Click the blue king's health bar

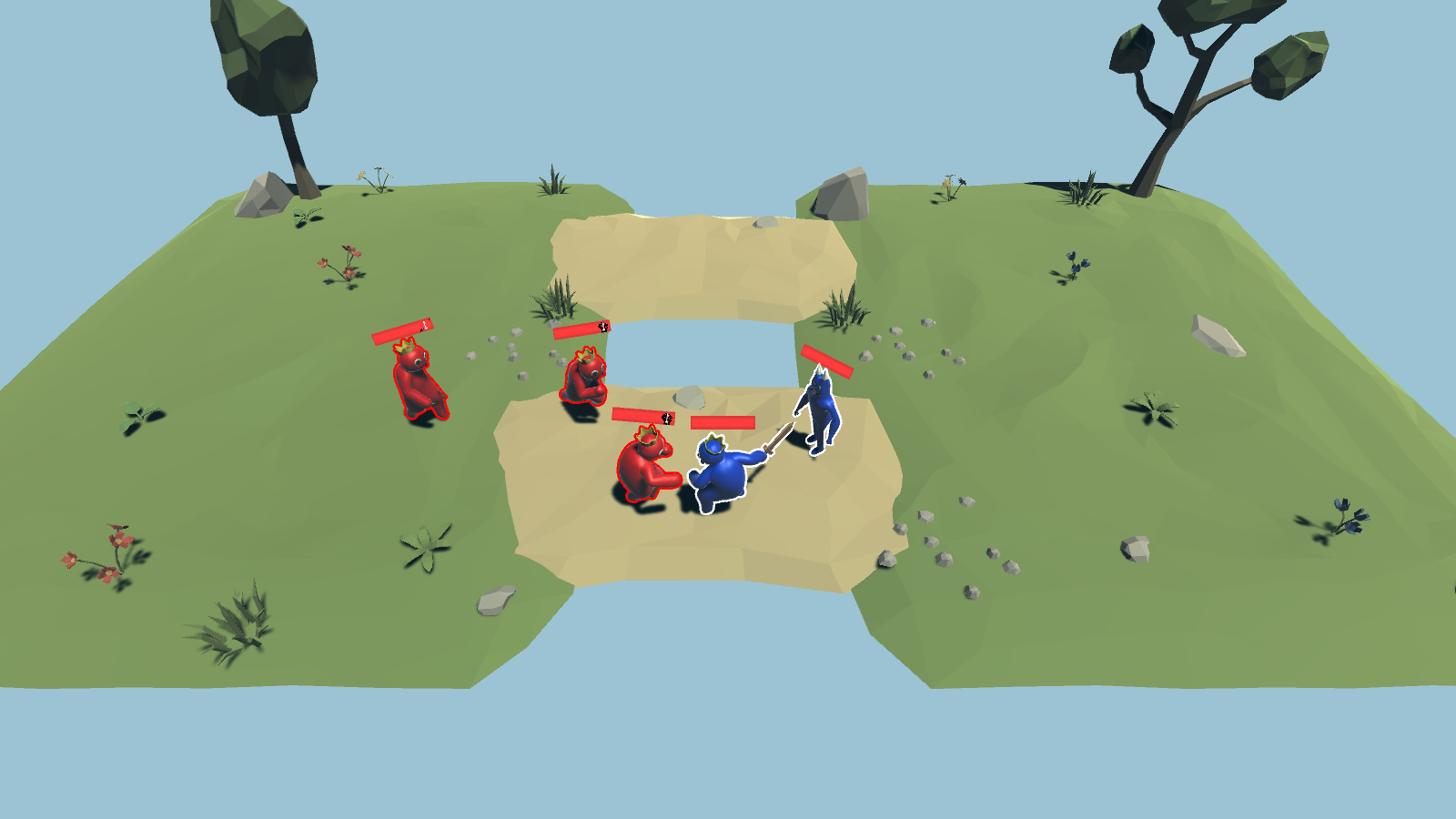pyautogui.click(x=723, y=422)
